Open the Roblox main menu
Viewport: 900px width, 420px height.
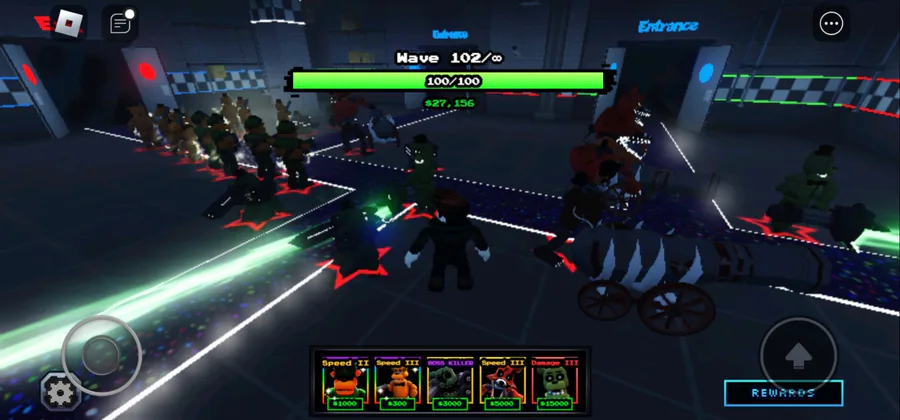point(68,24)
